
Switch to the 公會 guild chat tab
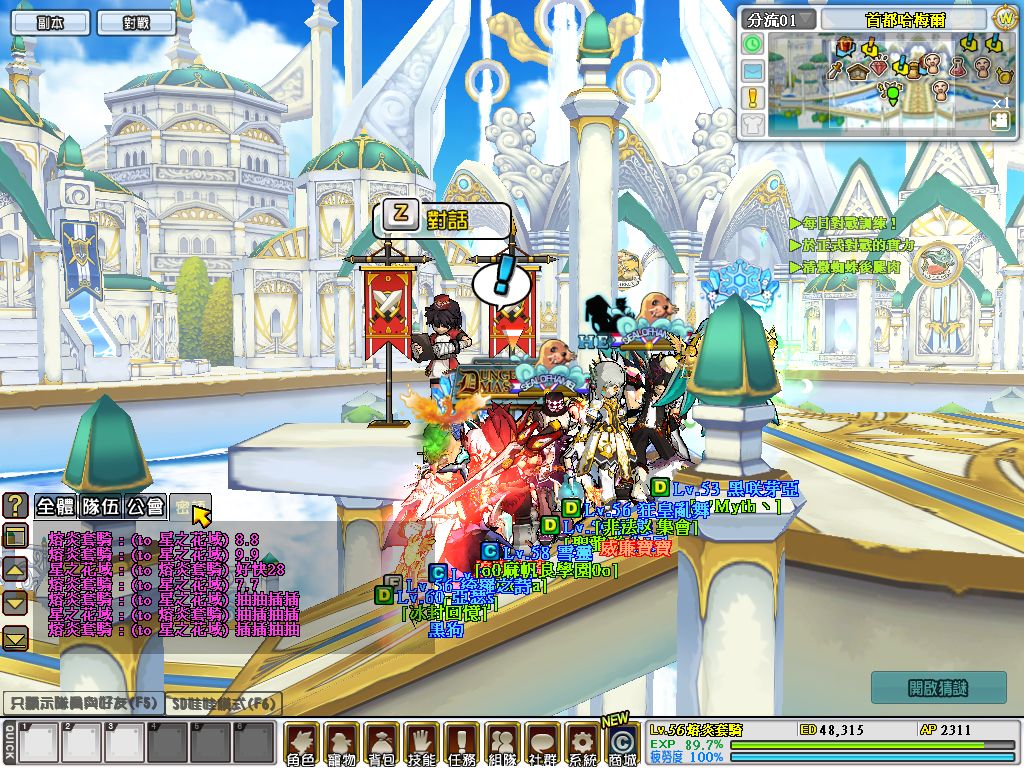pos(146,507)
